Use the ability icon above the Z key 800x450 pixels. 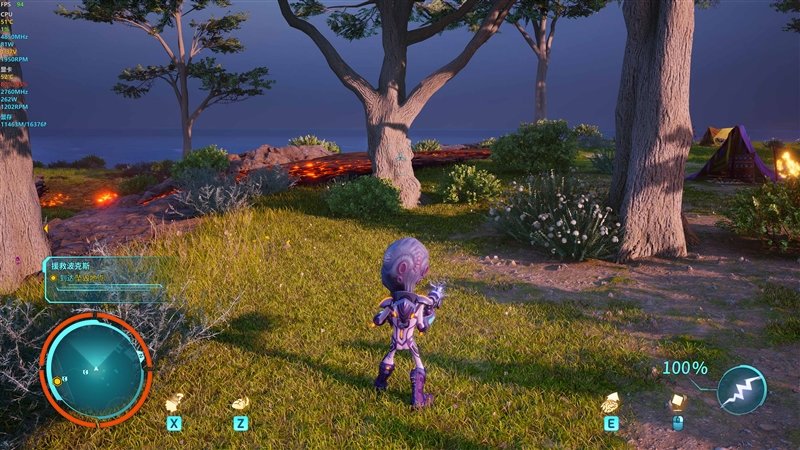(x=240, y=402)
